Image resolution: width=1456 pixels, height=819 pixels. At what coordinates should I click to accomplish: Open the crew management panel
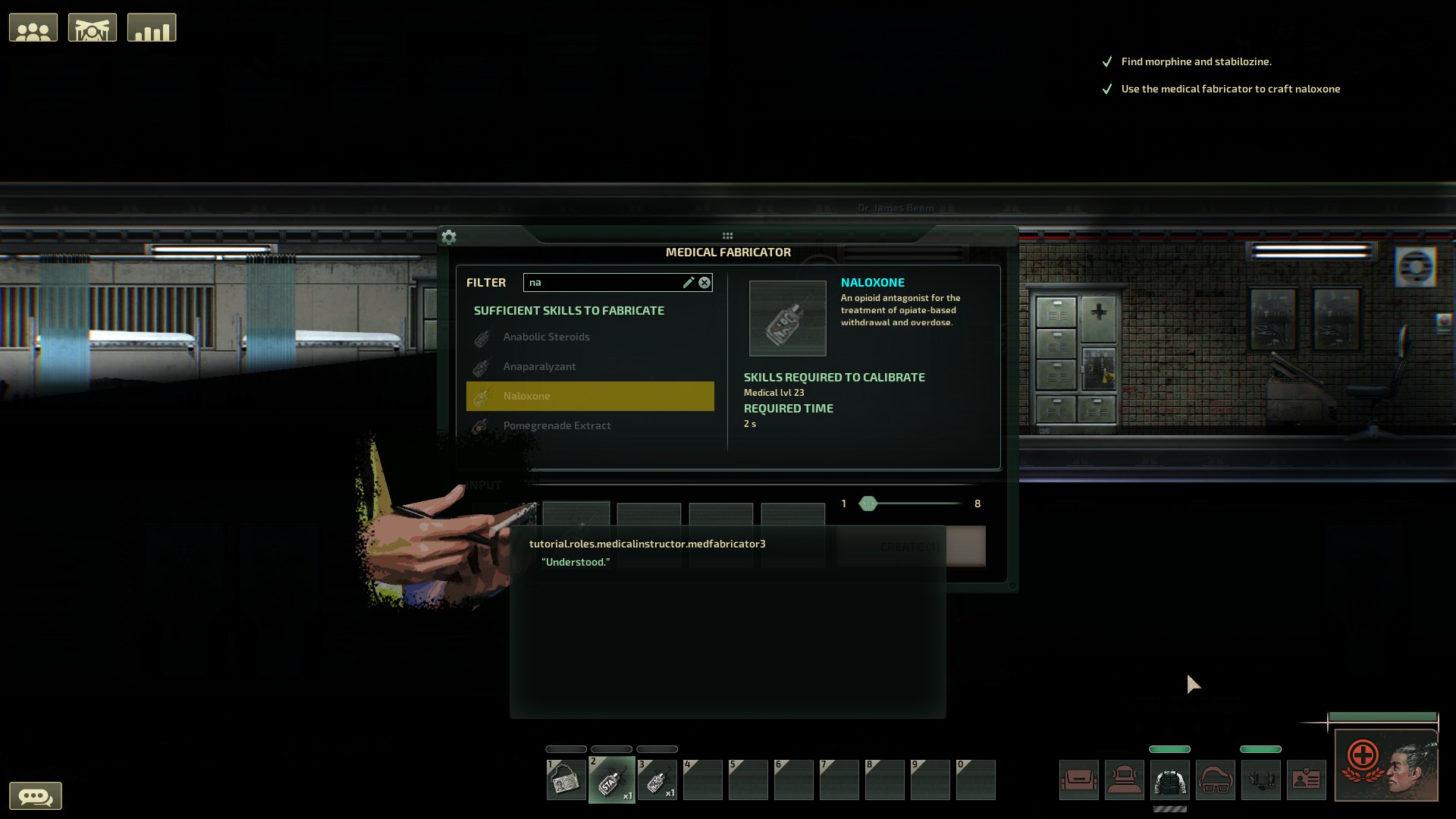click(x=33, y=27)
